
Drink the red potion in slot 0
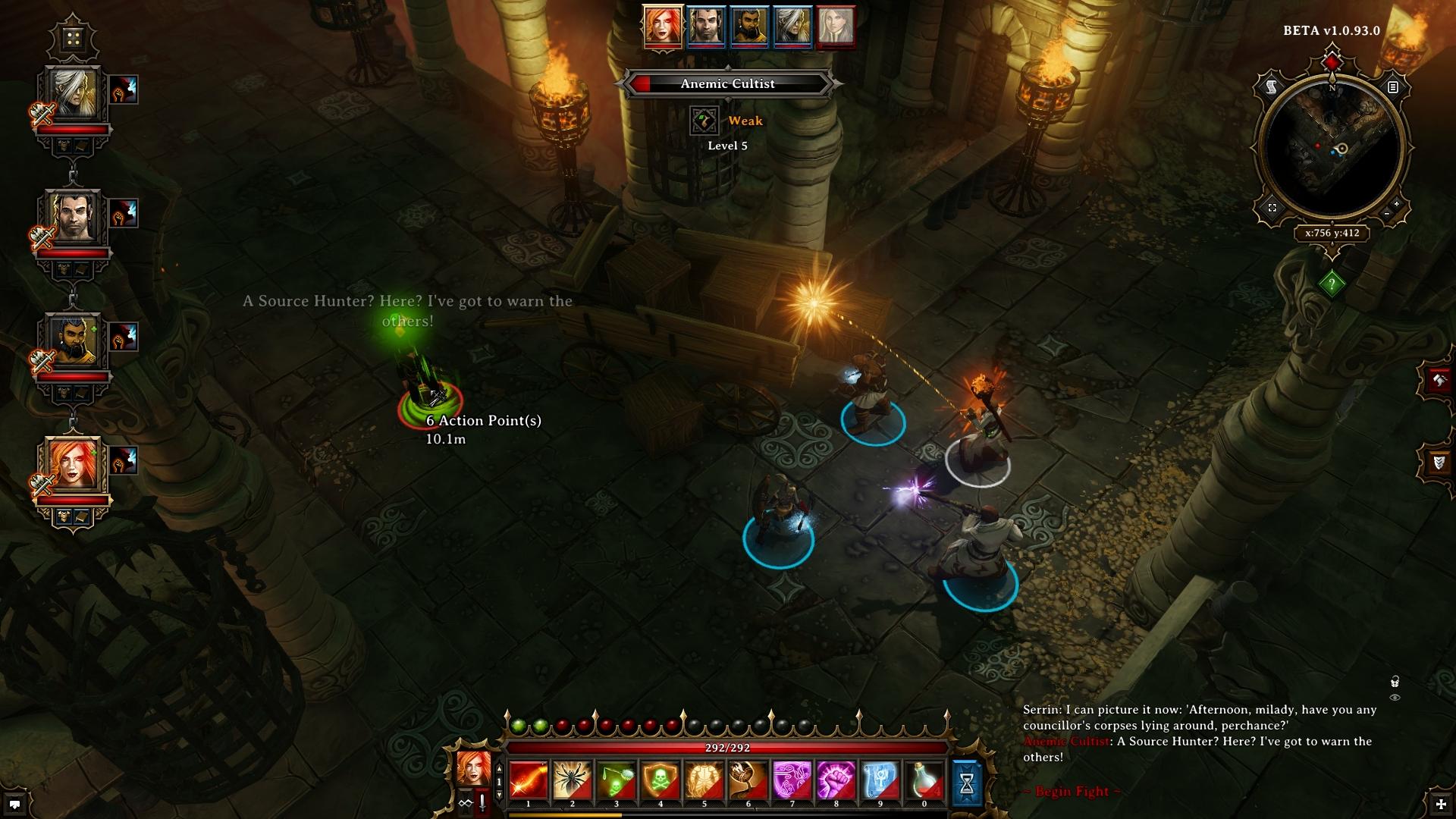coord(924,780)
